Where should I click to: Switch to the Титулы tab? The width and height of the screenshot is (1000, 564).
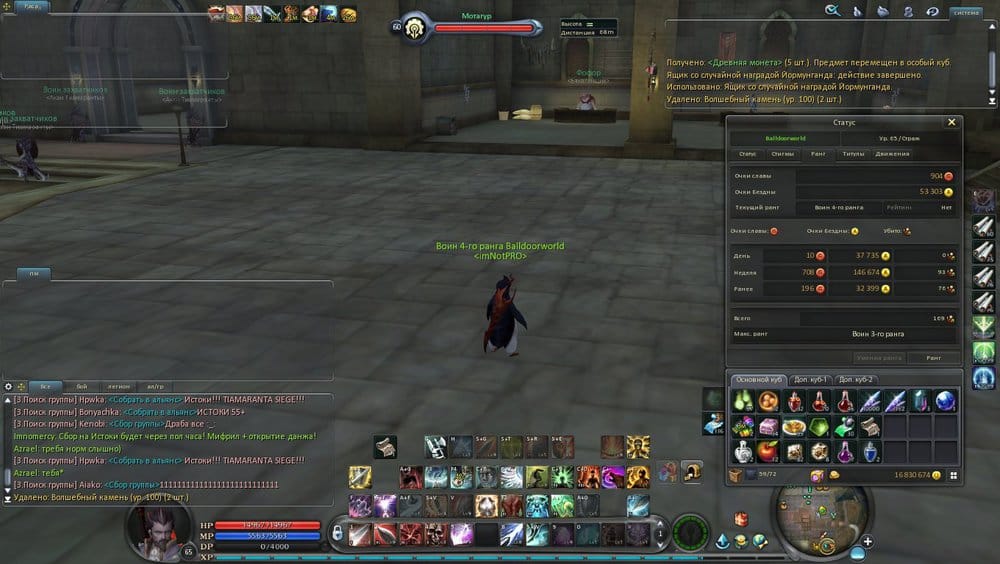point(853,154)
